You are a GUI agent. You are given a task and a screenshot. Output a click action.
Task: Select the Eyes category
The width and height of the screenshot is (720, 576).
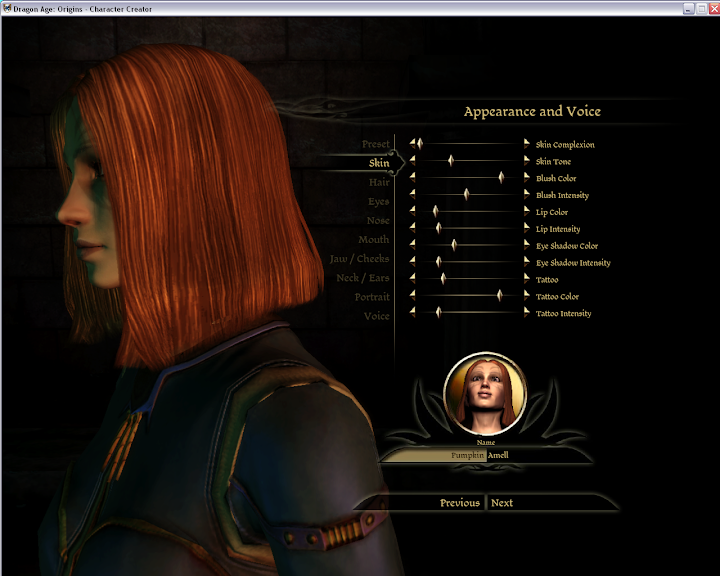[x=378, y=202]
